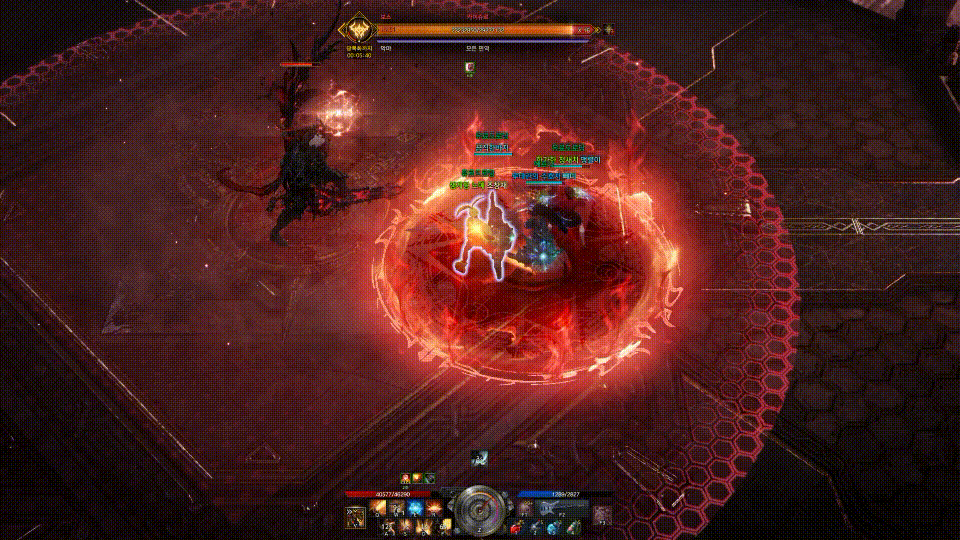
Task: Use the blue glowing E skill
Action: [414, 508]
